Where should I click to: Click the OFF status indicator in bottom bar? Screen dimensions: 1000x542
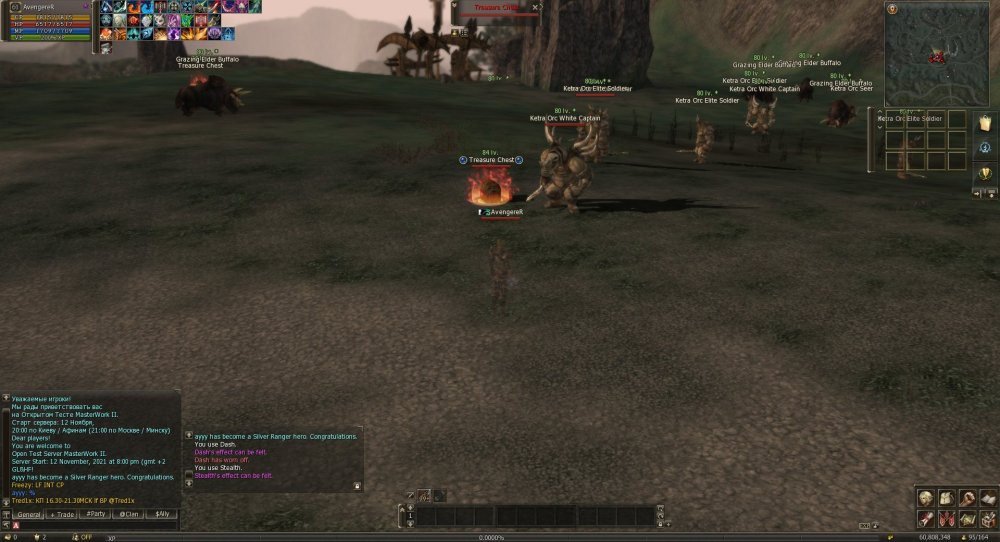[x=85, y=537]
